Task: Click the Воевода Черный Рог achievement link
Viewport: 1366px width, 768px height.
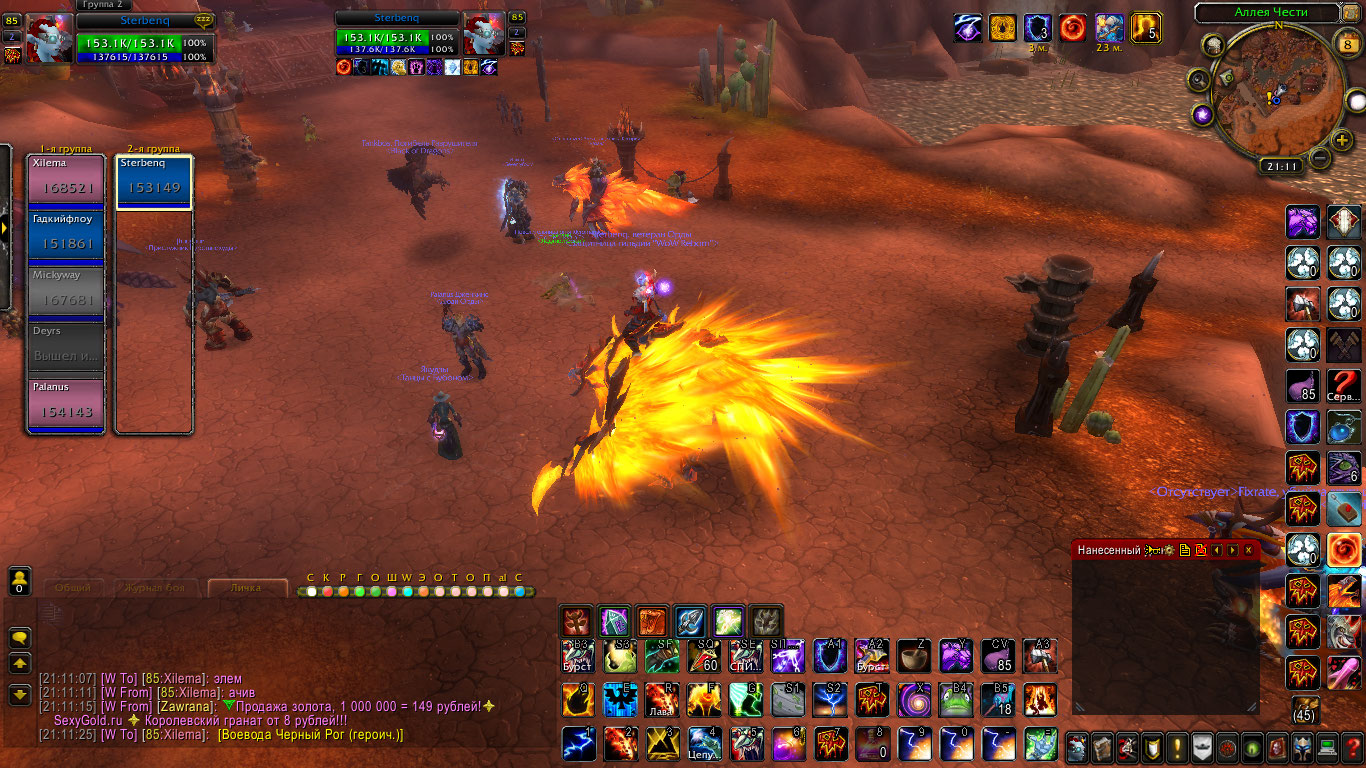Action: click(x=311, y=735)
